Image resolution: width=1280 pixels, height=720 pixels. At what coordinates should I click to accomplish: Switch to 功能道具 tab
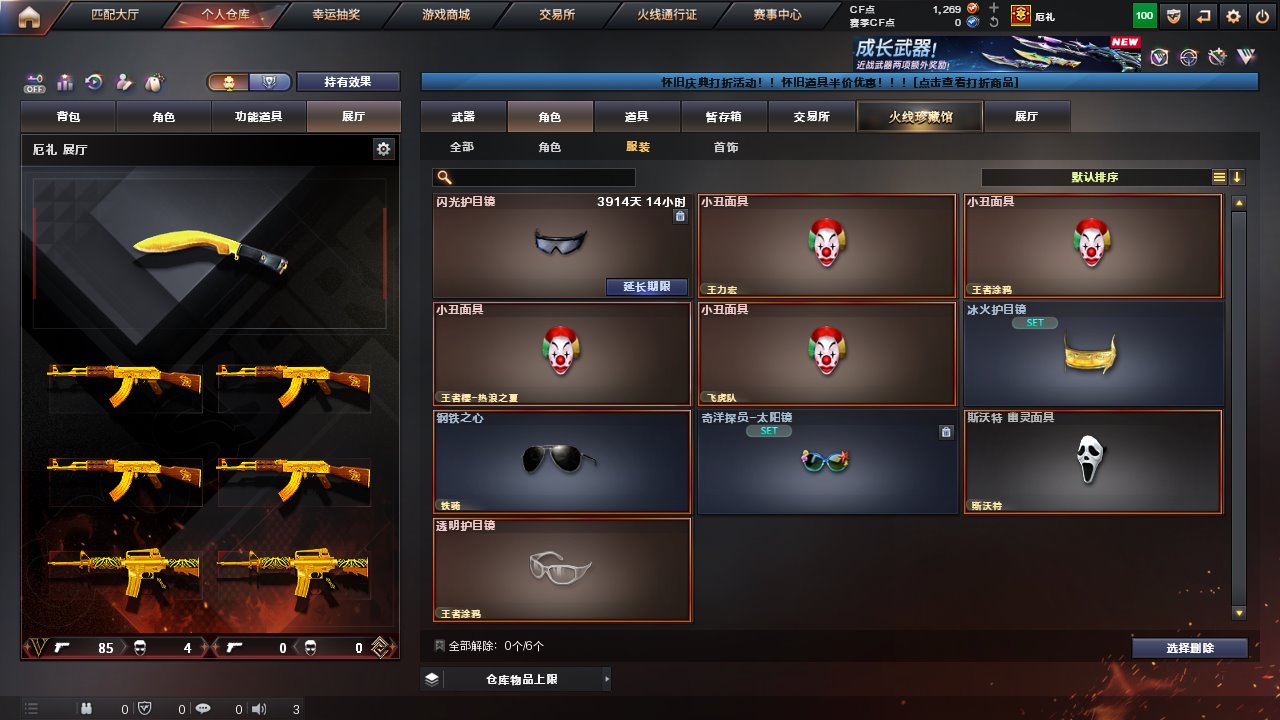(258, 117)
